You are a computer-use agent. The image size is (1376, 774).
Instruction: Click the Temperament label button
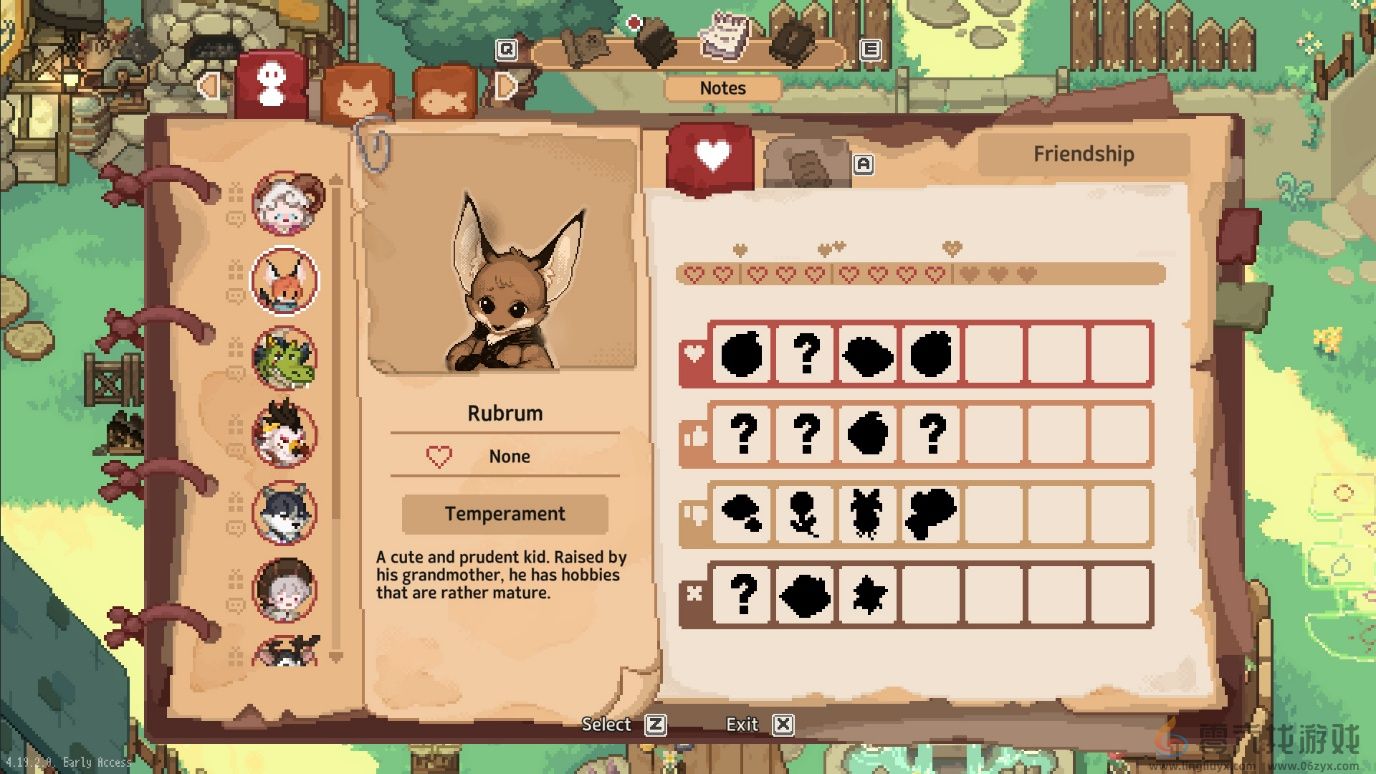point(505,514)
